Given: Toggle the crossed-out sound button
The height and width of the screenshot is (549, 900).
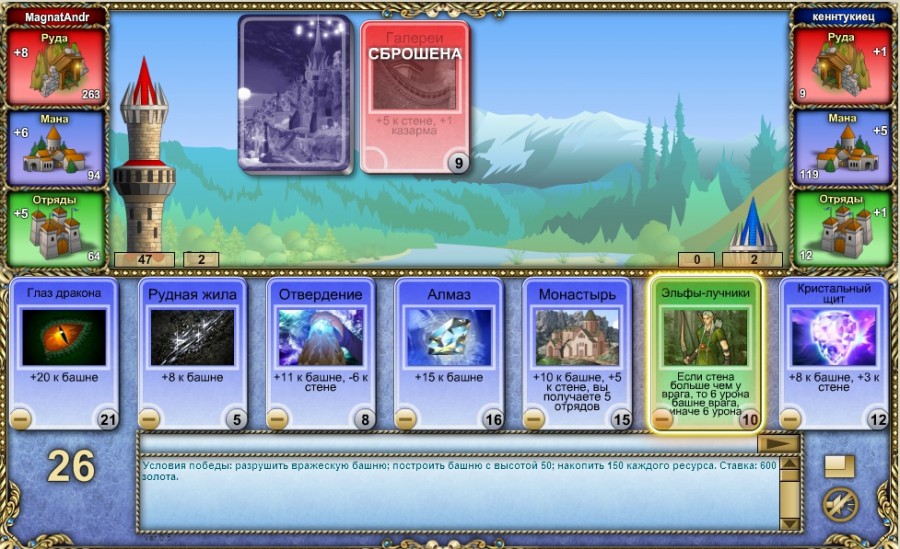Looking at the screenshot, I should pos(839,504).
